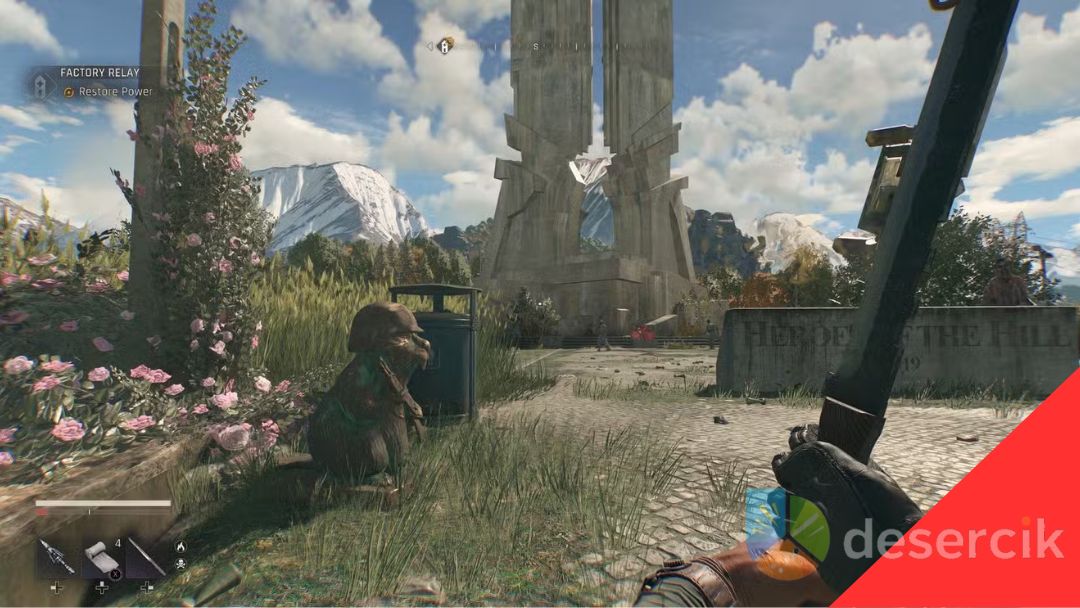This screenshot has height=608, width=1080.
Task: Select the Restore Power objective
Action: pos(115,92)
